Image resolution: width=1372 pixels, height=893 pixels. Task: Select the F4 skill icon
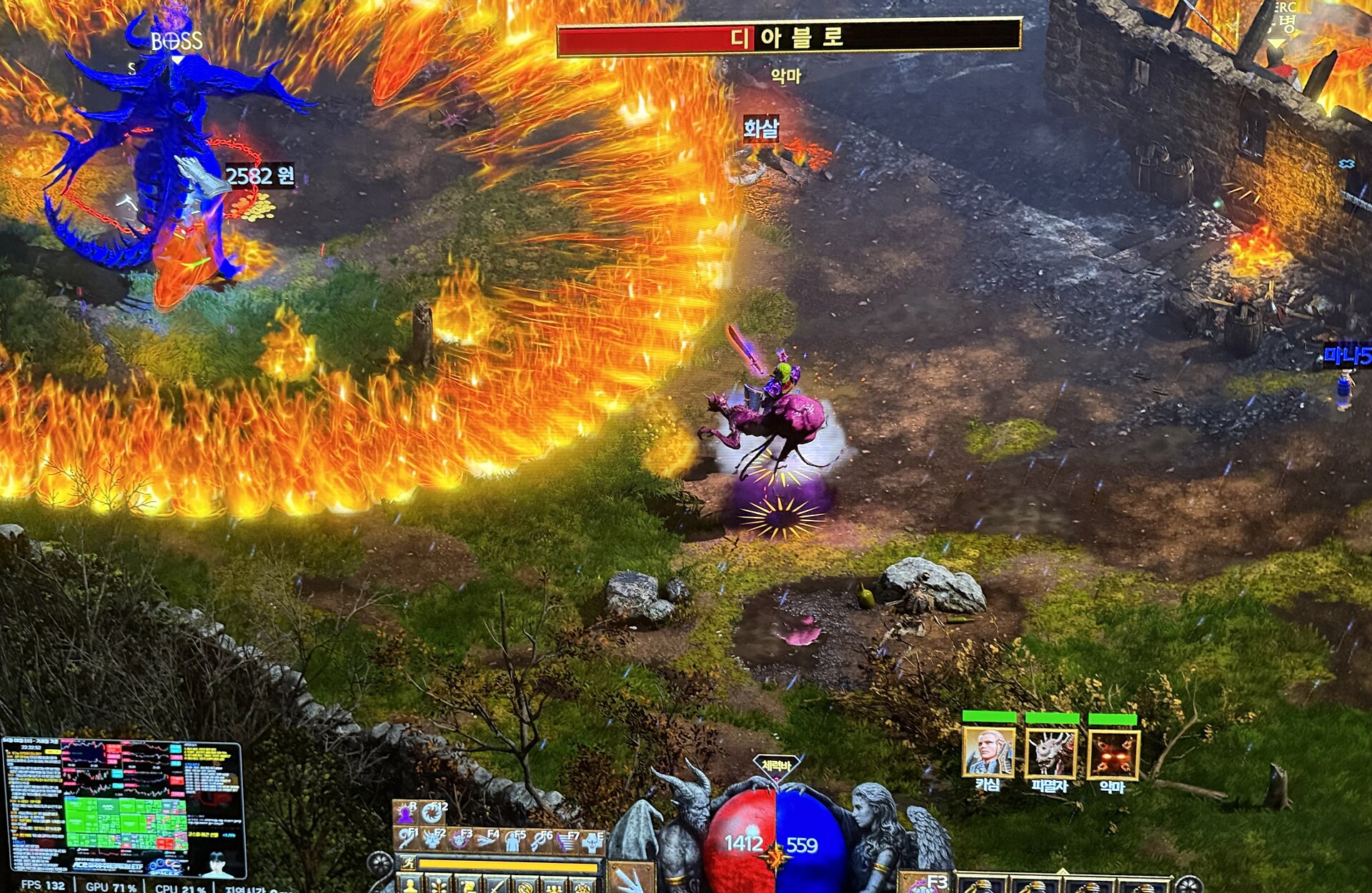[x=487, y=839]
